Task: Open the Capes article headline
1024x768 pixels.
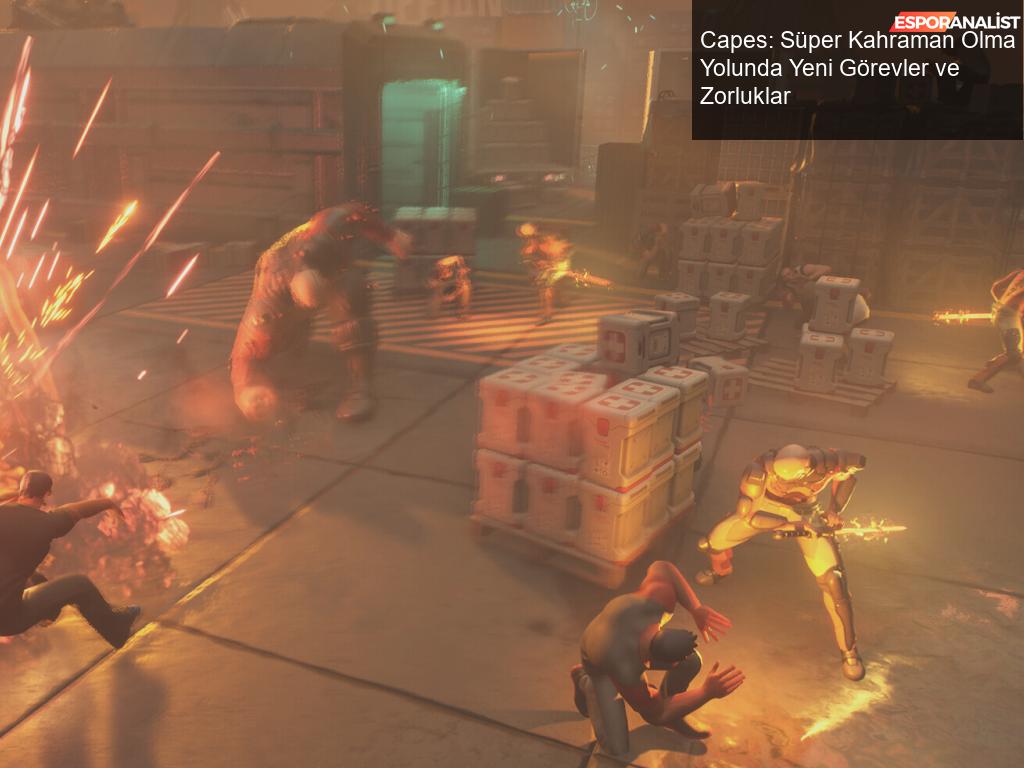Action: [856, 69]
